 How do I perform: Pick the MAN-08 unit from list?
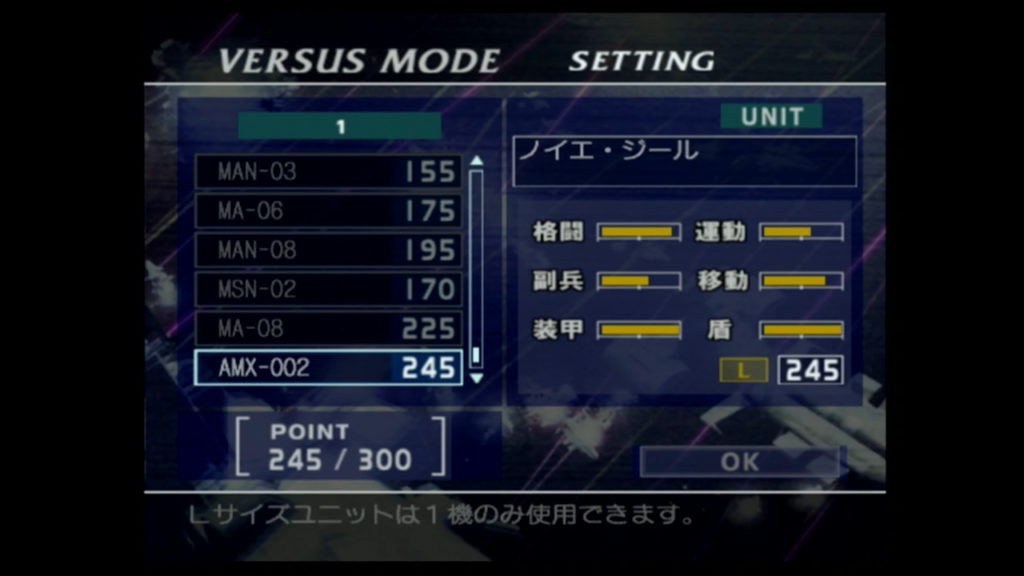click(328, 250)
